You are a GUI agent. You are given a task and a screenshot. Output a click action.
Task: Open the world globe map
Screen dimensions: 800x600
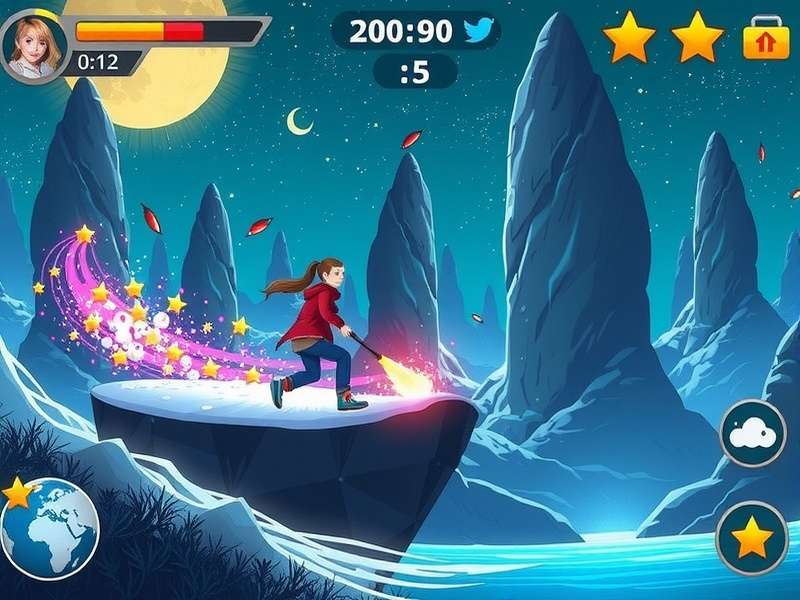pyautogui.click(x=50, y=527)
